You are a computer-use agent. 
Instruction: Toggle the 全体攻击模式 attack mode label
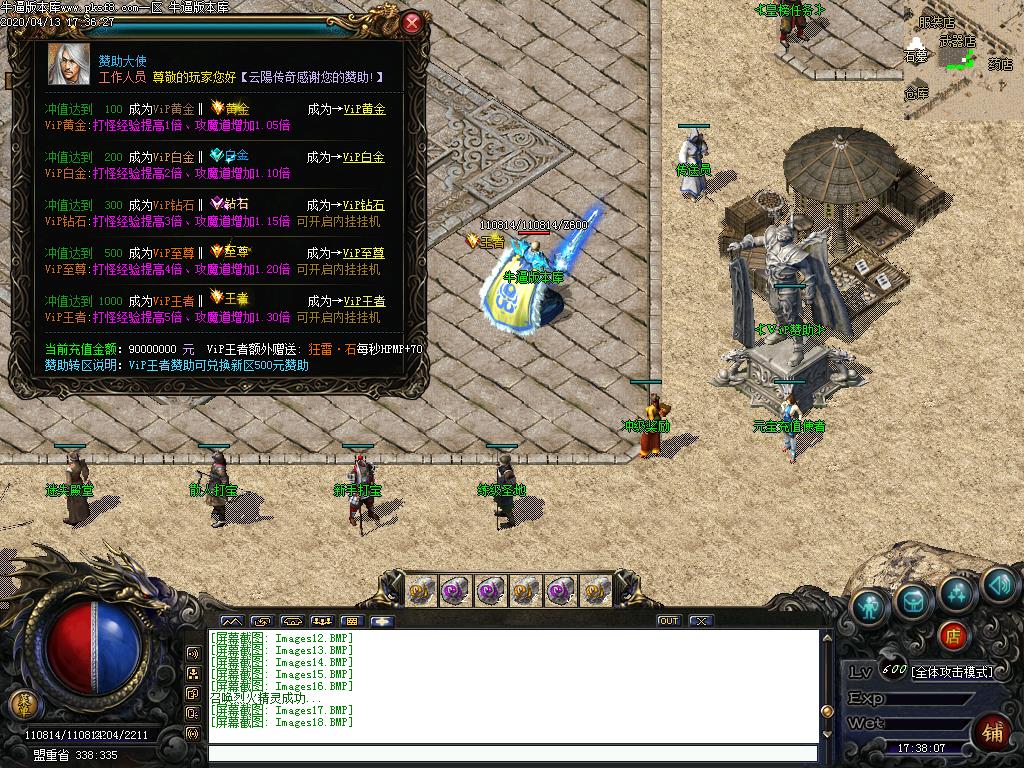[951, 672]
